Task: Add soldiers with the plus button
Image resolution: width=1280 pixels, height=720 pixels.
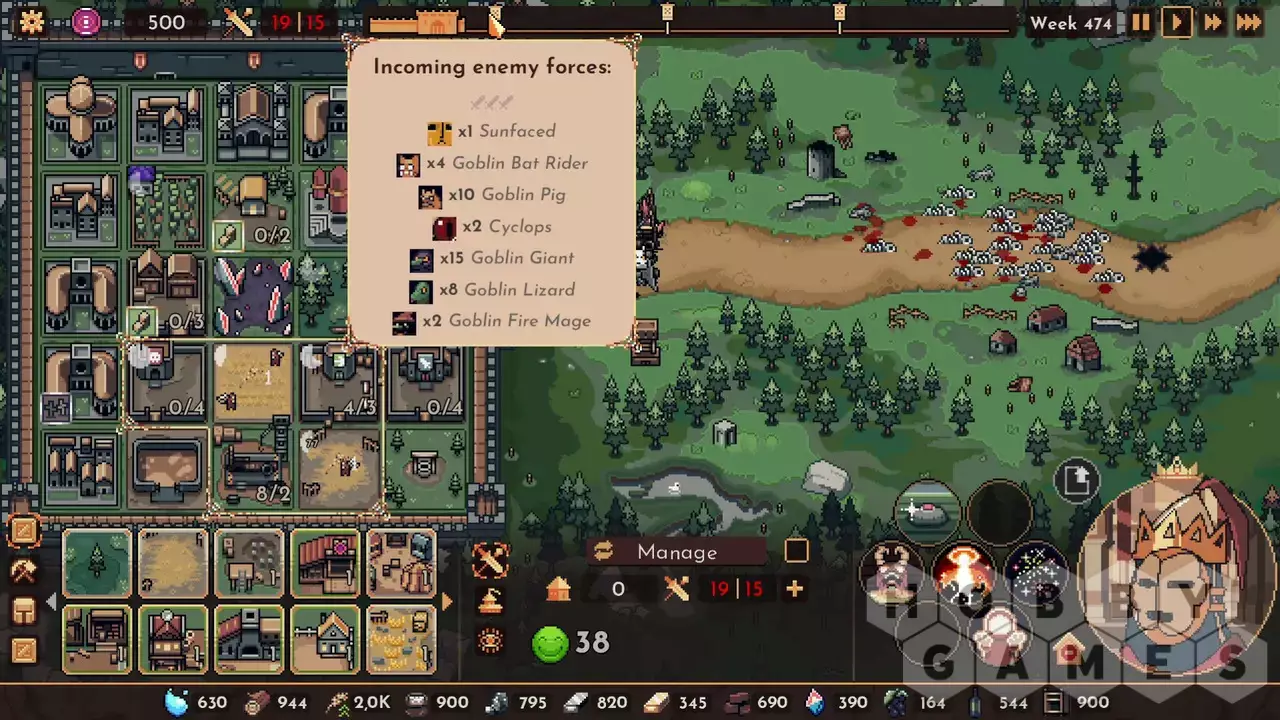Action: (795, 589)
